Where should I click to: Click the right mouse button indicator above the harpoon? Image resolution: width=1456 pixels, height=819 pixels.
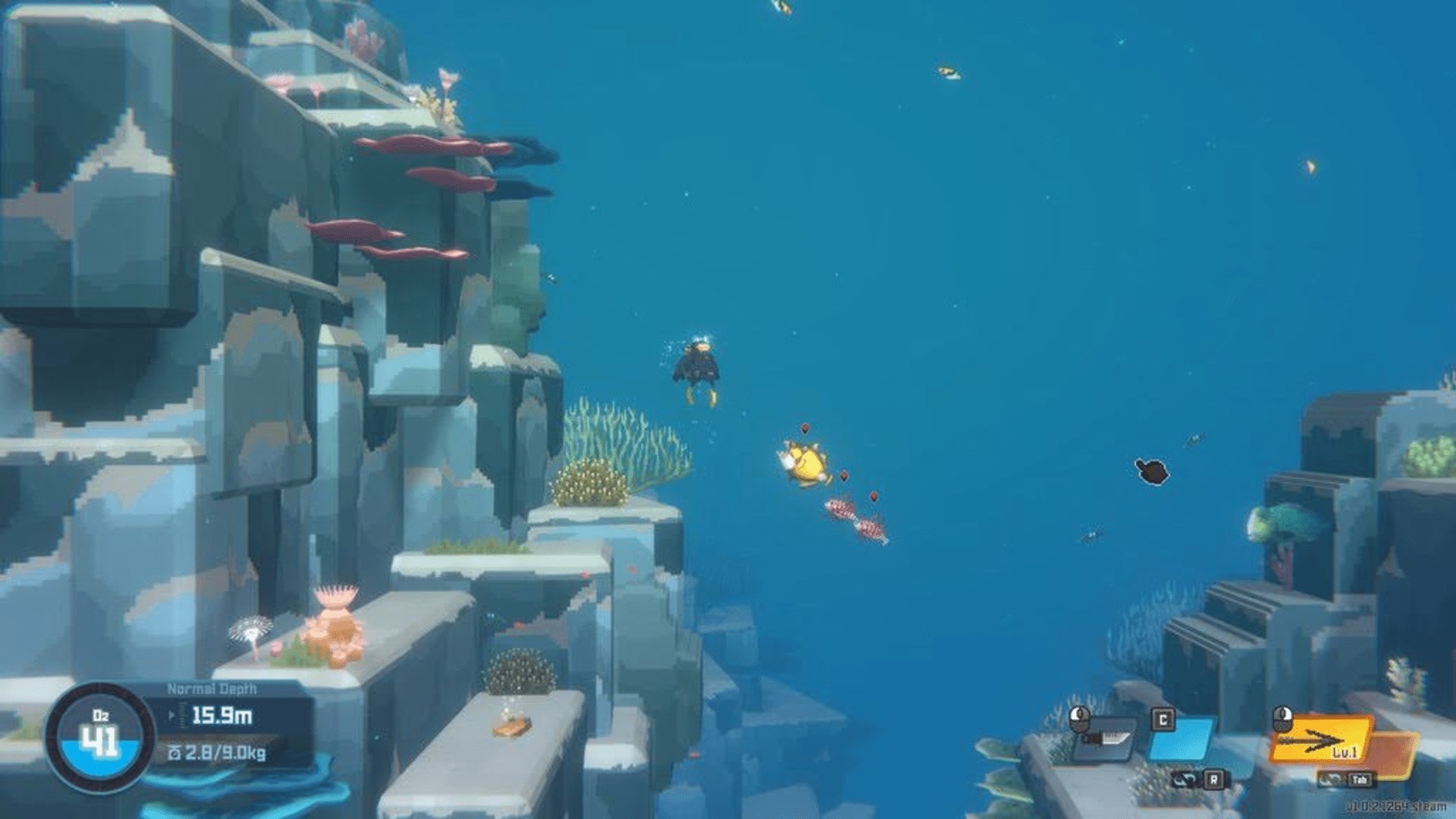(x=1282, y=719)
